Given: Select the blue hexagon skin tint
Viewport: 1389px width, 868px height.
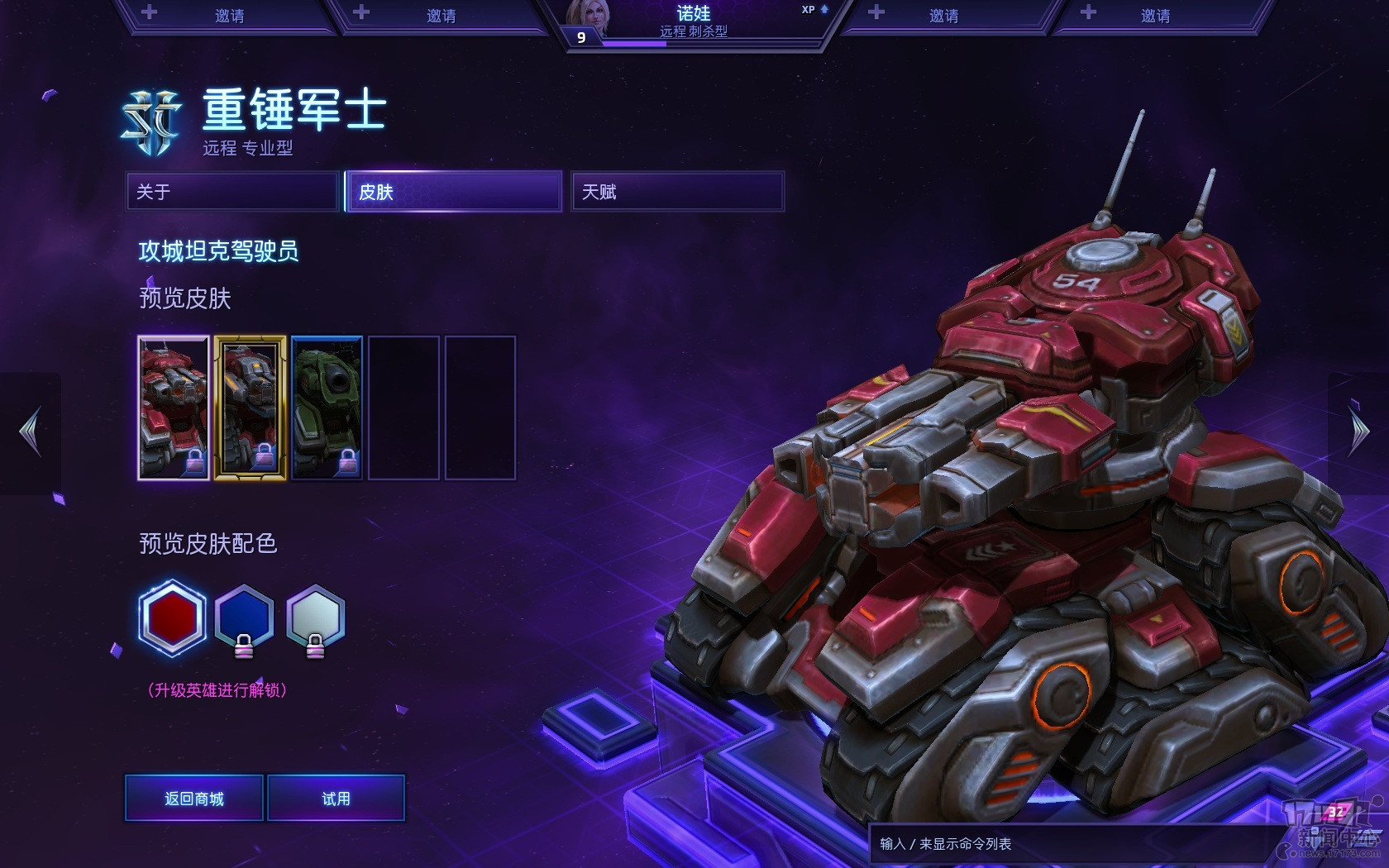Looking at the screenshot, I should tap(244, 618).
